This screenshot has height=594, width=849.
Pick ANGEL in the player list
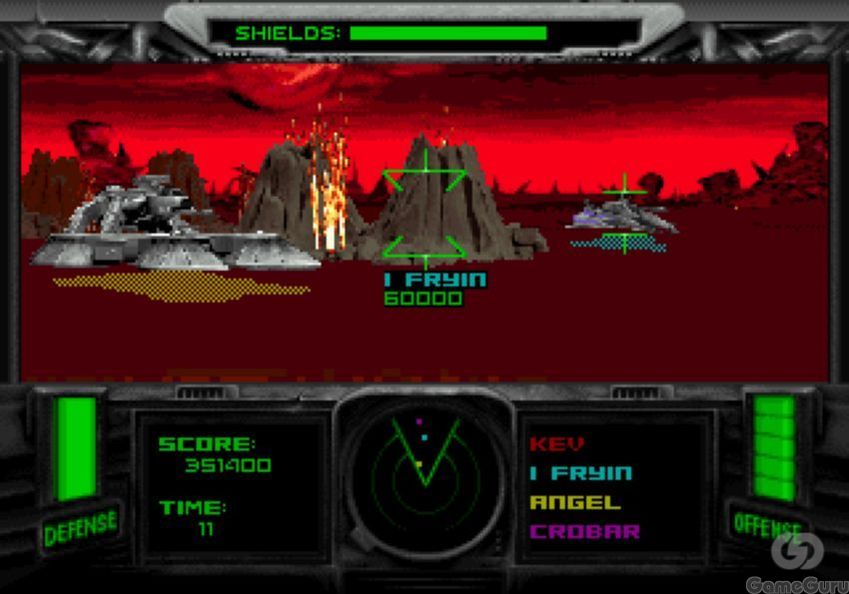pyautogui.click(x=575, y=502)
